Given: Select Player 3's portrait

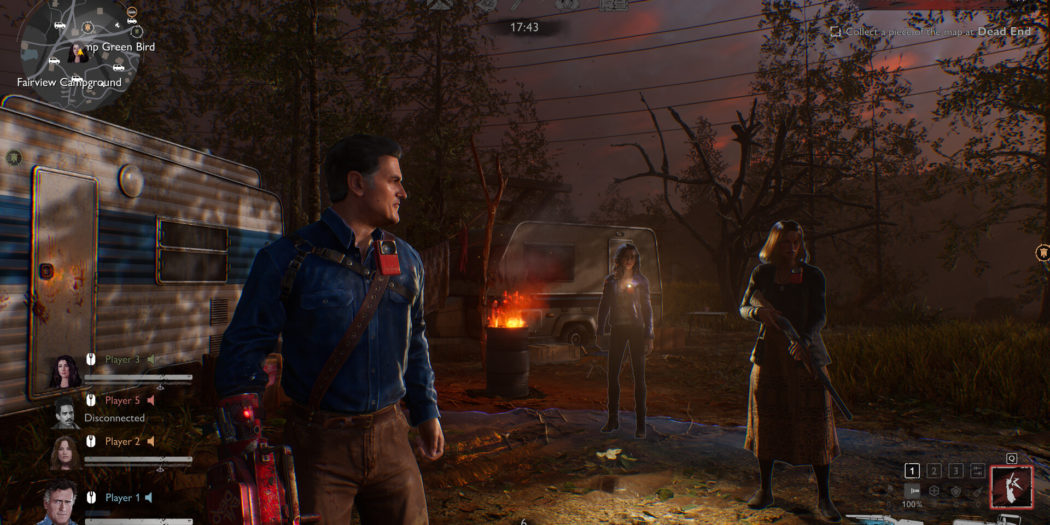Looking at the screenshot, I should 66,371.
